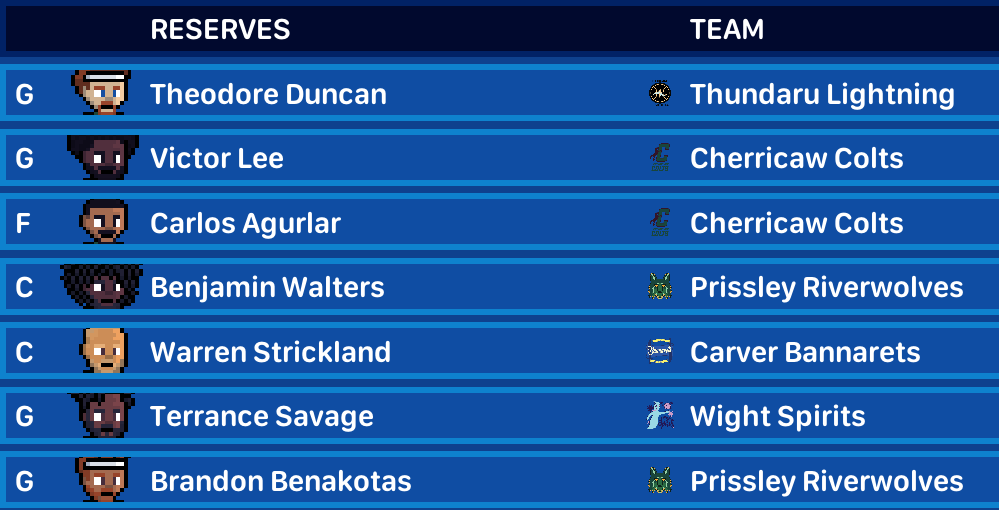
Task: Open the Wight Spirits team page
Action: tap(778, 416)
